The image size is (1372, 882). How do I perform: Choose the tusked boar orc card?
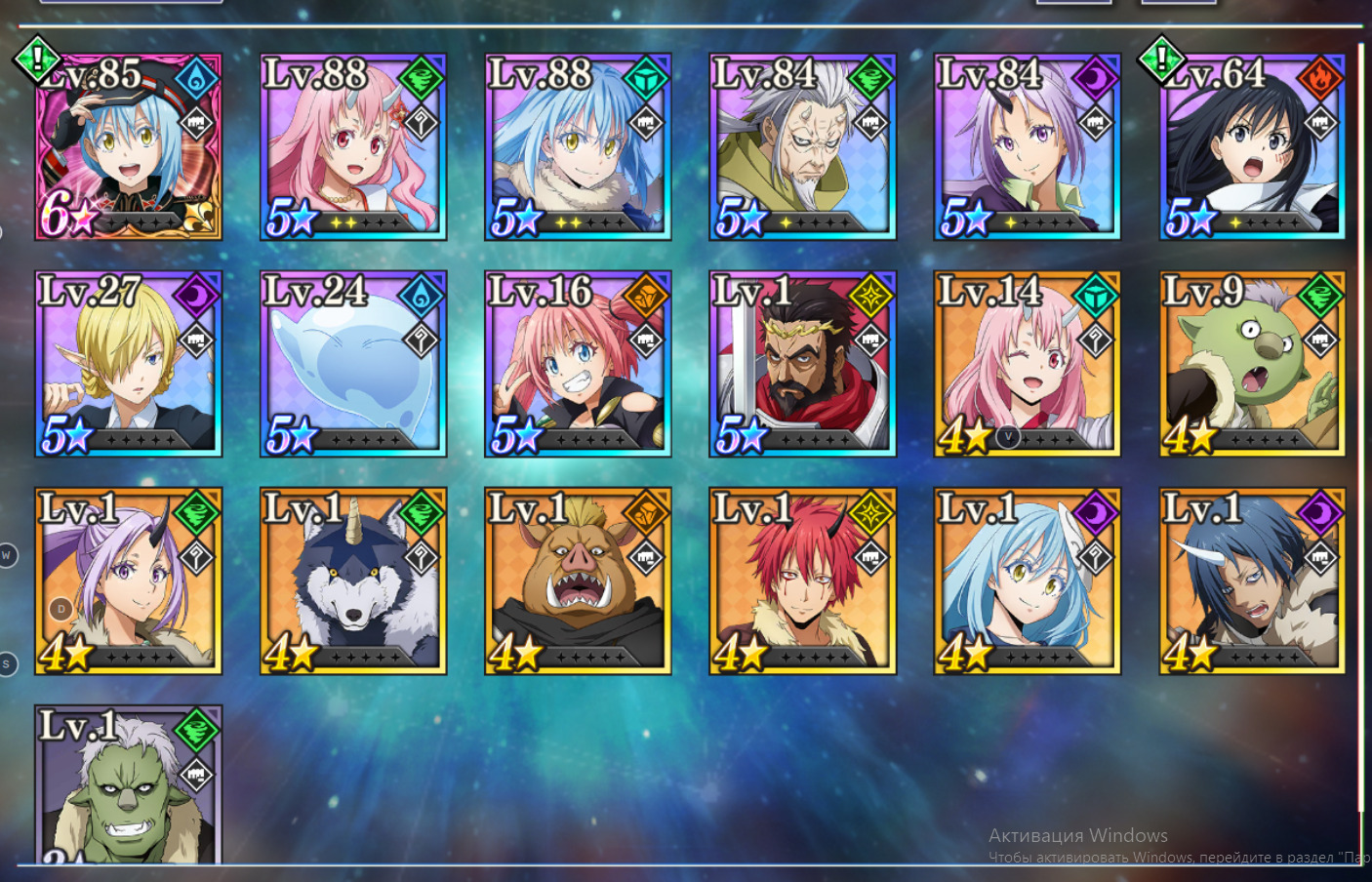point(578,581)
